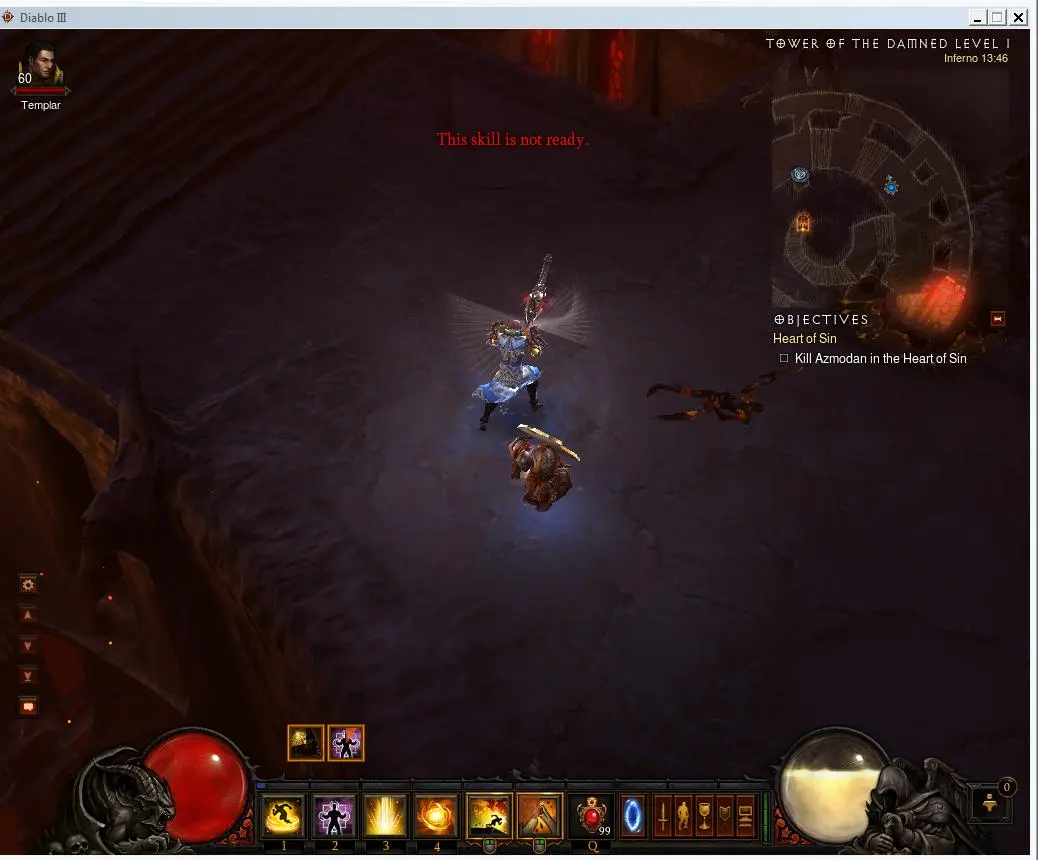Select the right mouse button skill icon

pos(540,816)
